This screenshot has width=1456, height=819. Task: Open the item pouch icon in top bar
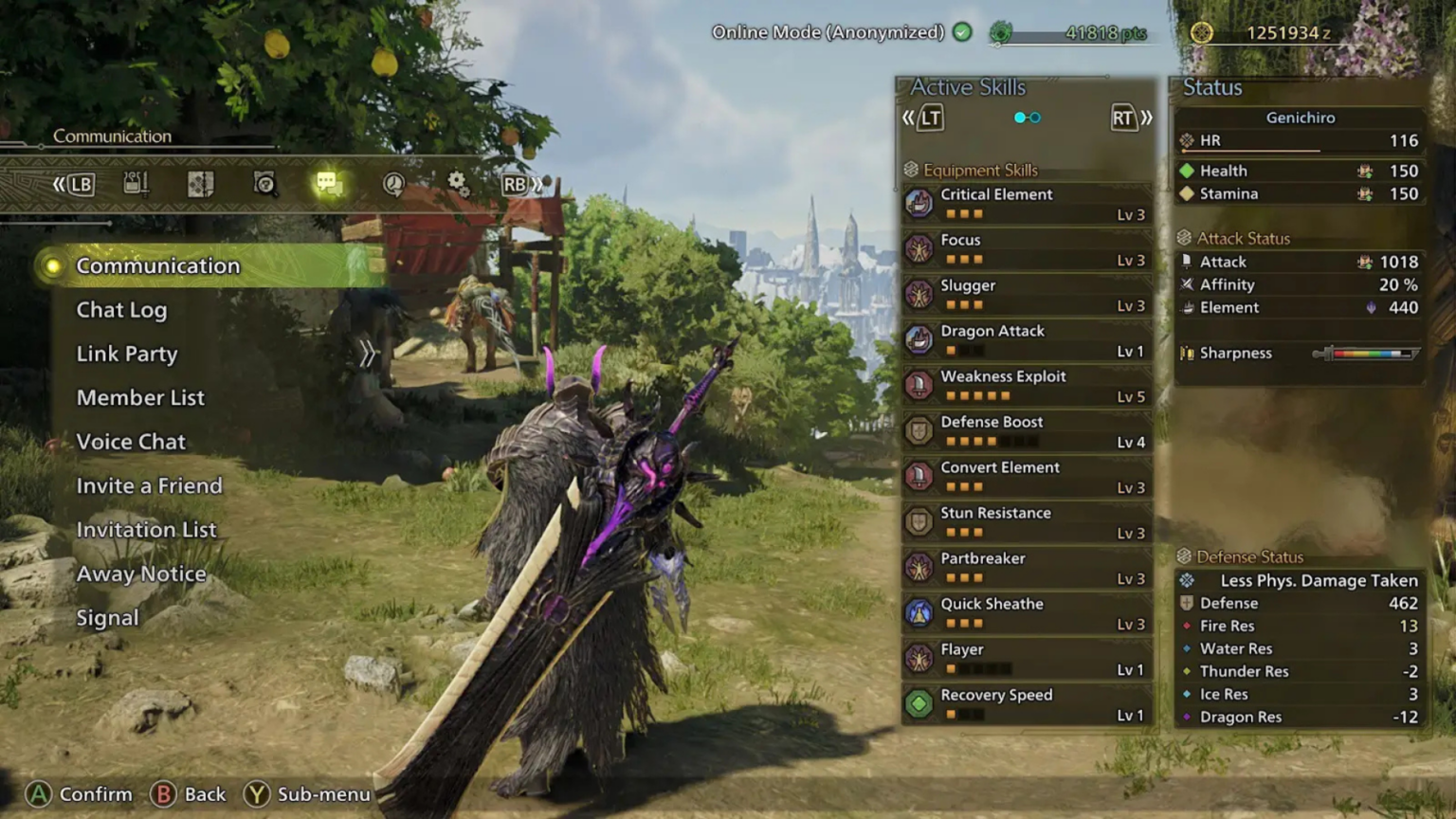[136, 185]
